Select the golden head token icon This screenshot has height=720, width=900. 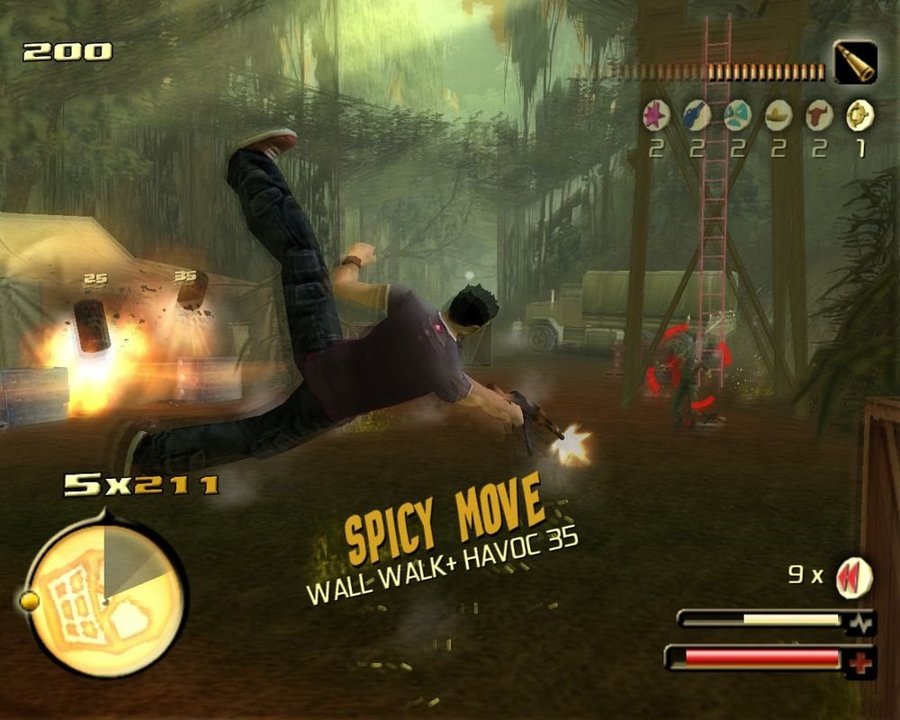859,116
